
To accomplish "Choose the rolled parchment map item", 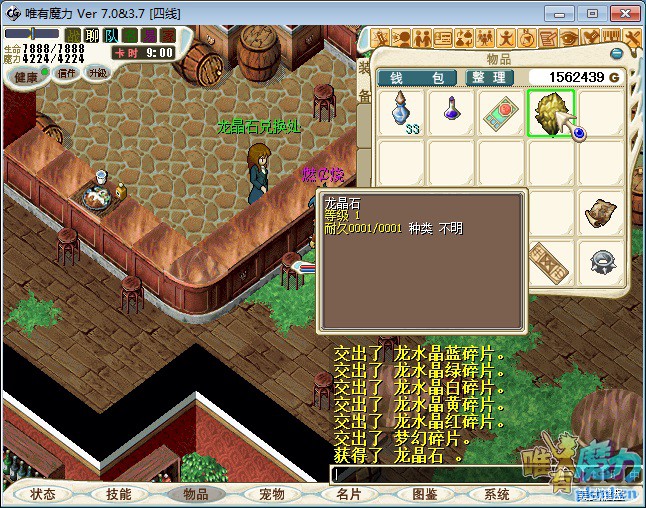I will point(601,213).
